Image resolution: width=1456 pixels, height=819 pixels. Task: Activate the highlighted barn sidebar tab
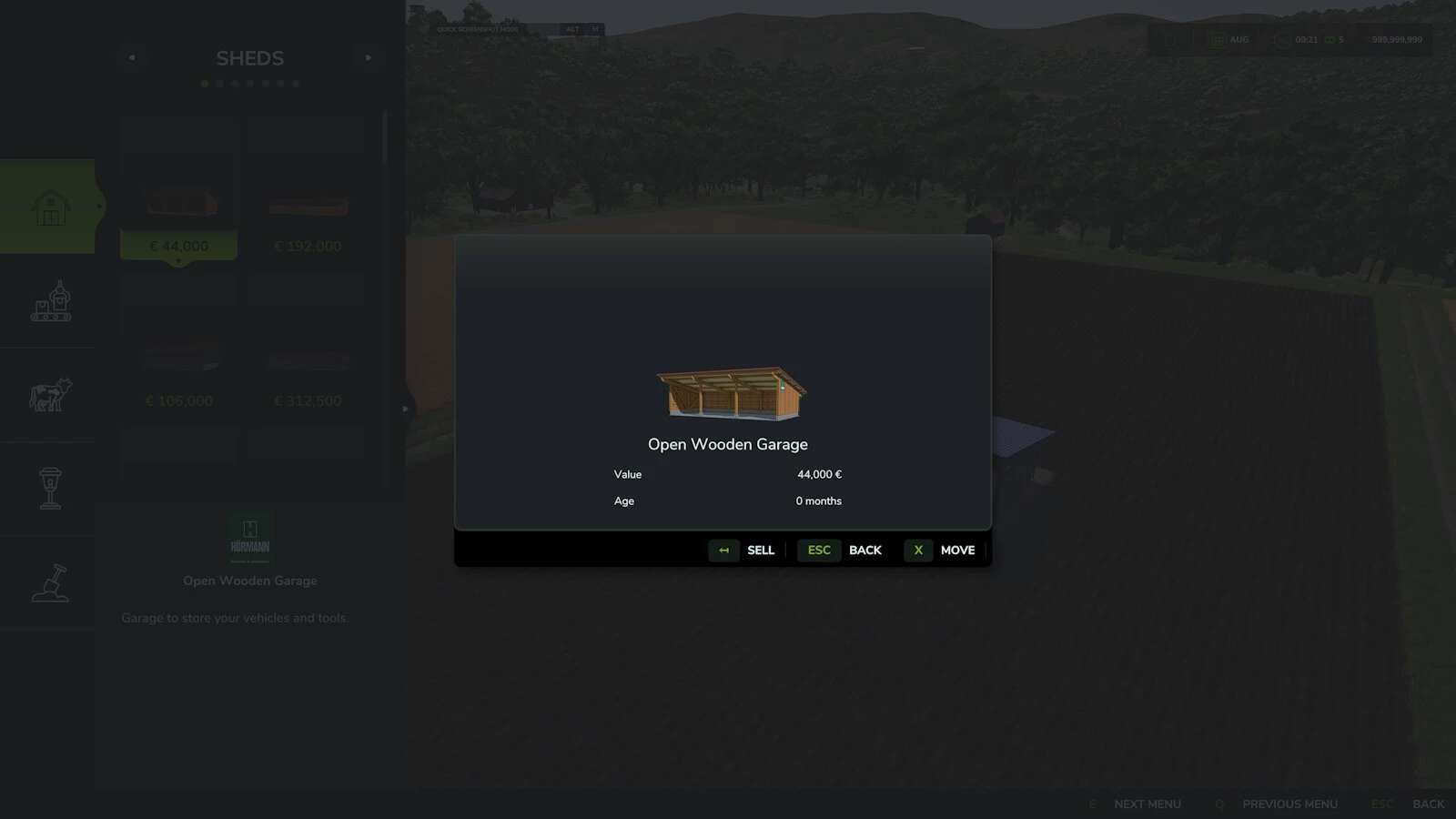50,207
